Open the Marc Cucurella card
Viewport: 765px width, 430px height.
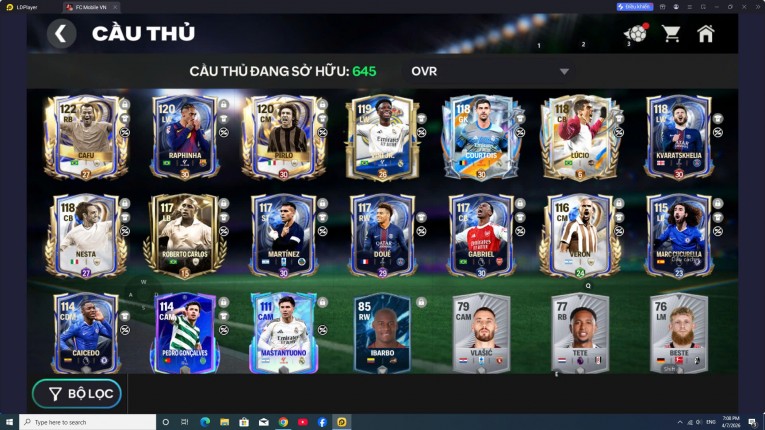(679, 235)
